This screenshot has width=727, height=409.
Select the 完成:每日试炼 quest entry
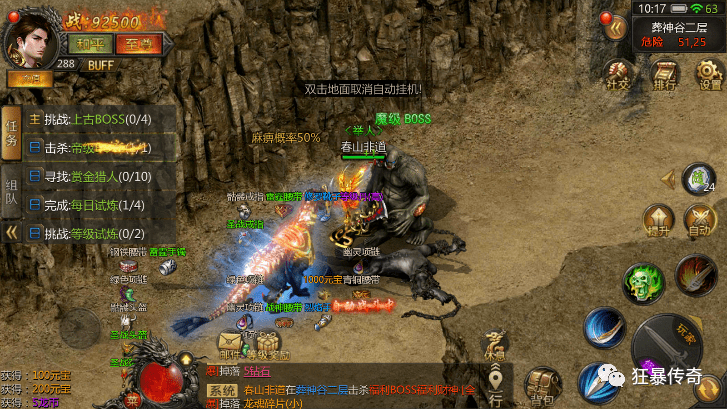coord(97,205)
